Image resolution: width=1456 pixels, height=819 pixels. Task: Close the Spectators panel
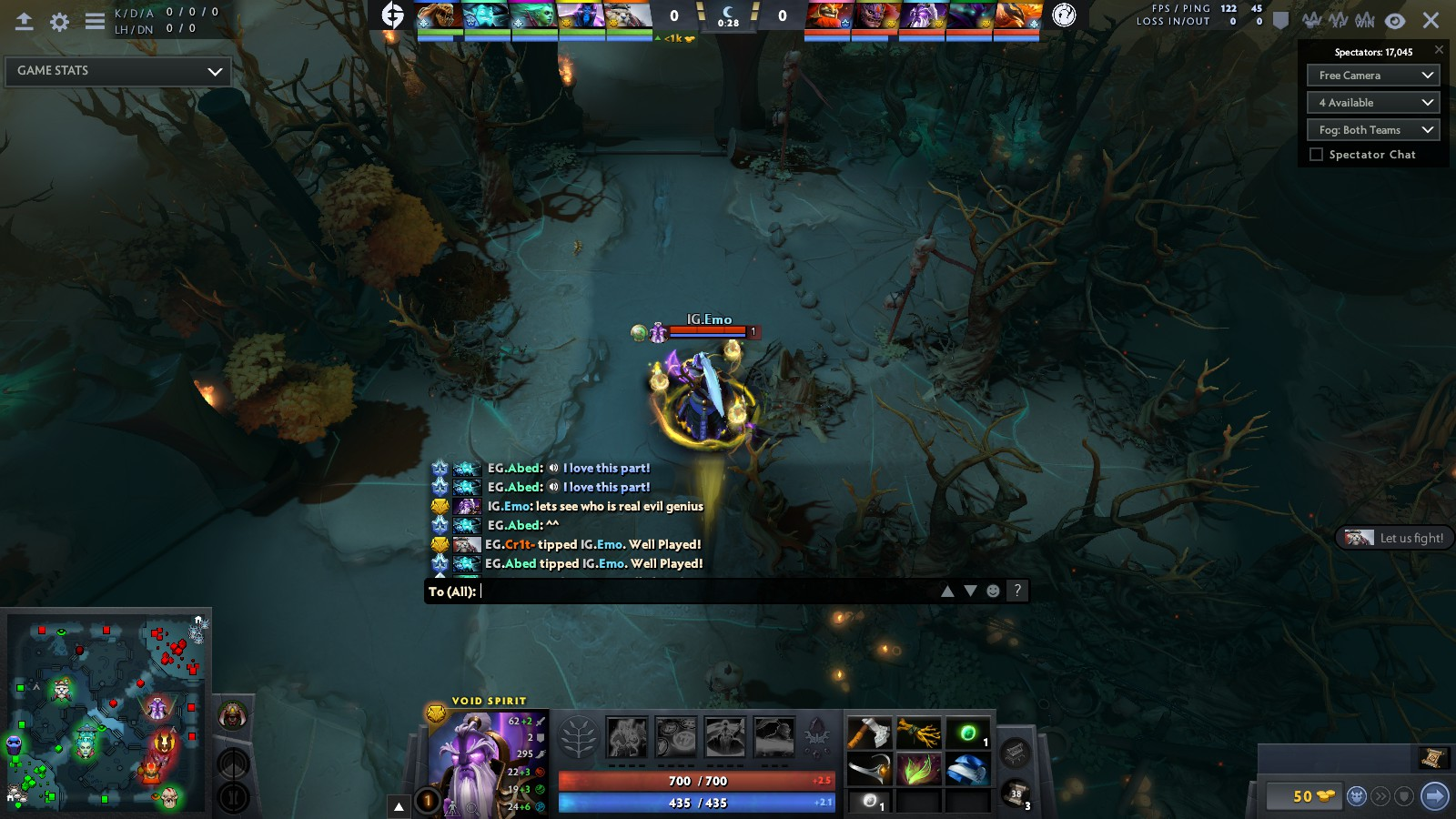(1439, 50)
